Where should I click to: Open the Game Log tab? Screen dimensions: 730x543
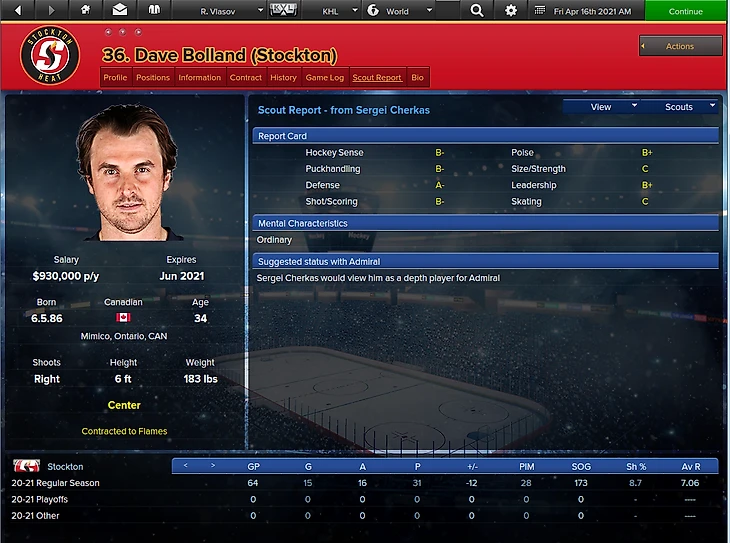click(x=324, y=77)
